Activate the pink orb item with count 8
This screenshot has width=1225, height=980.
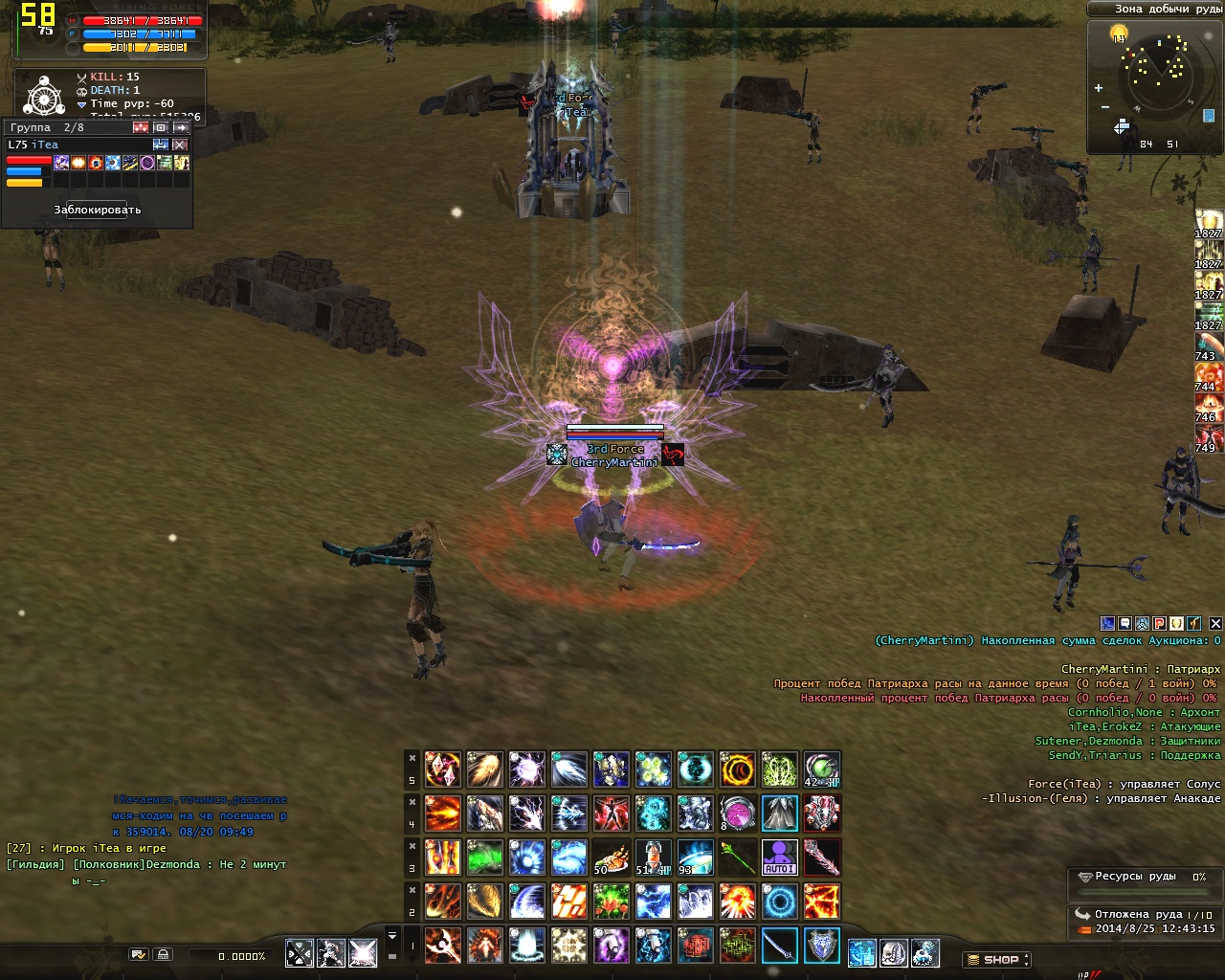(x=738, y=813)
